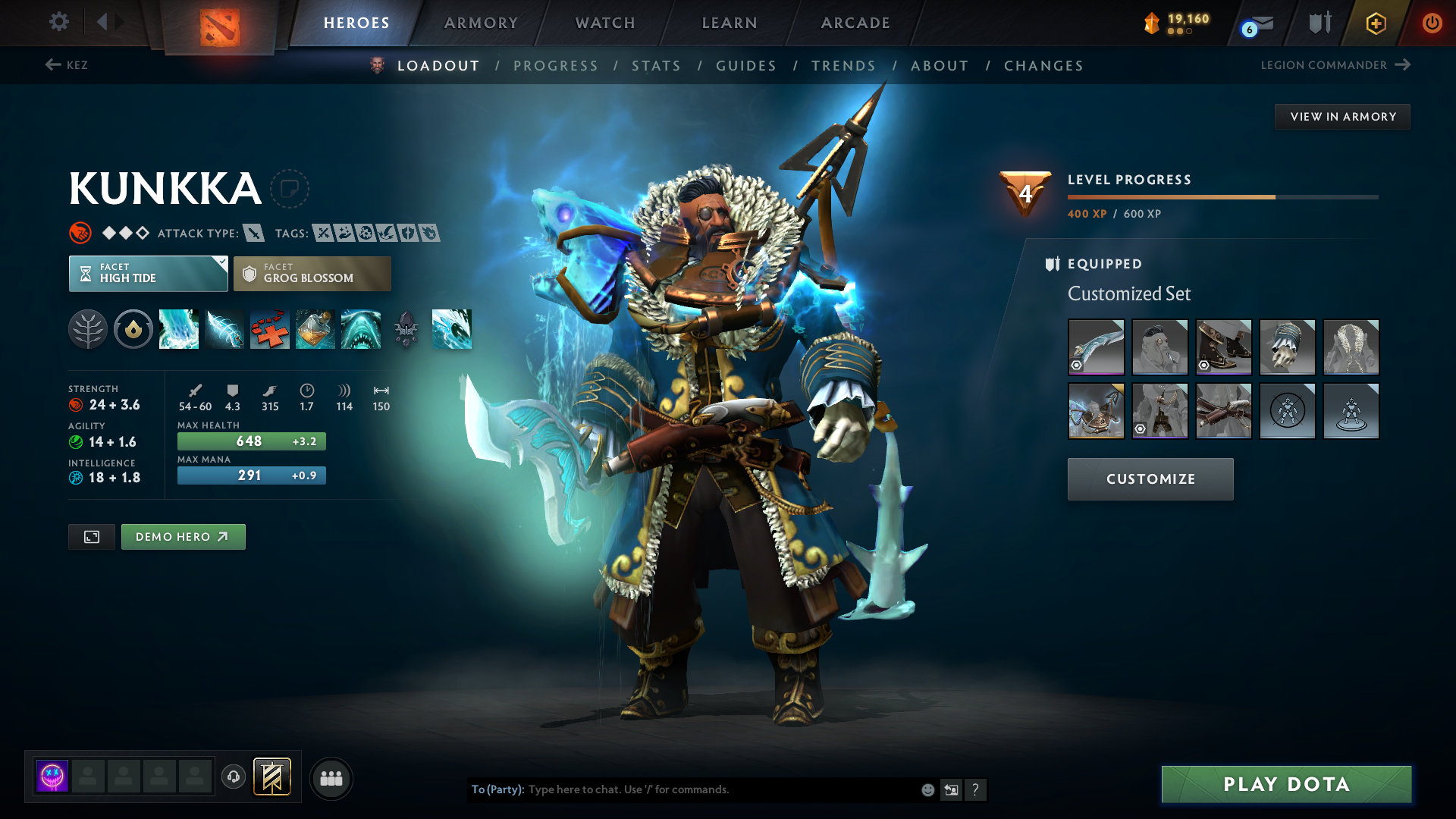1456x819 pixels.
Task: Switch to the STATS tab
Action: (x=656, y=65)
